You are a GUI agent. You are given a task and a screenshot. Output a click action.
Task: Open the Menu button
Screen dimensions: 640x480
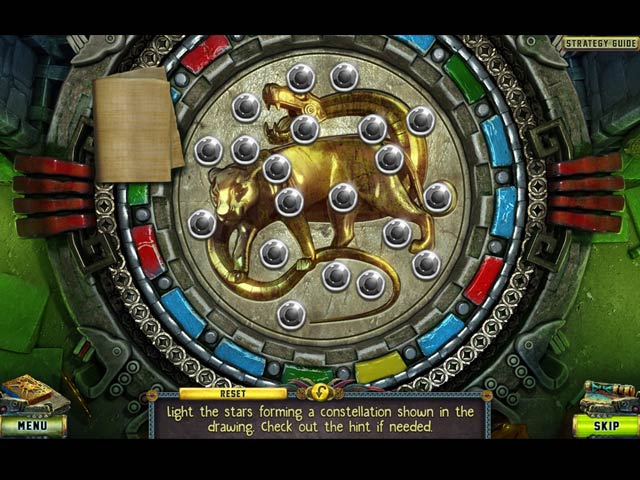(32, 425)
